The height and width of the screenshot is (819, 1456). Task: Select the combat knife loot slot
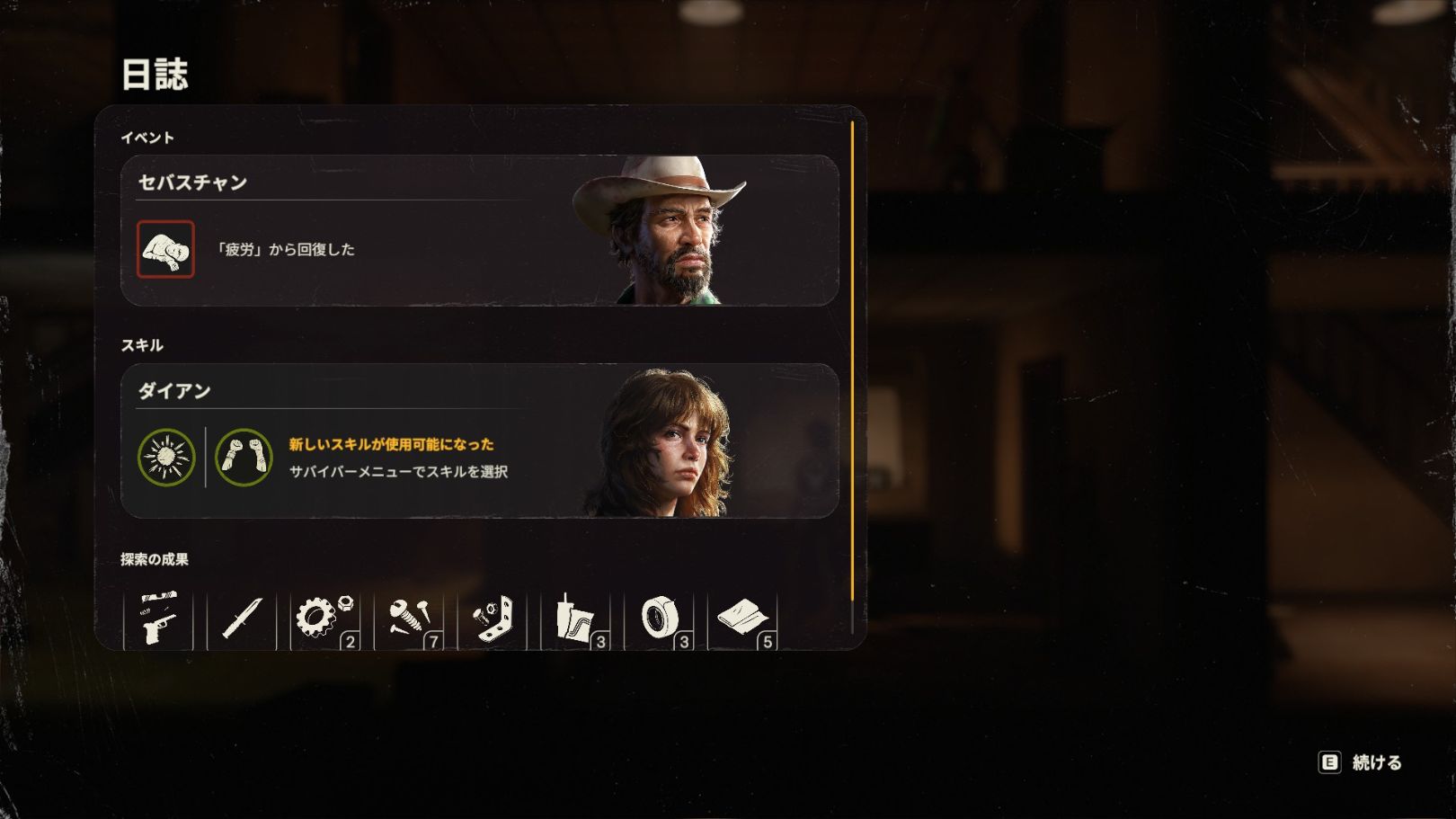(x=242, y=619)
